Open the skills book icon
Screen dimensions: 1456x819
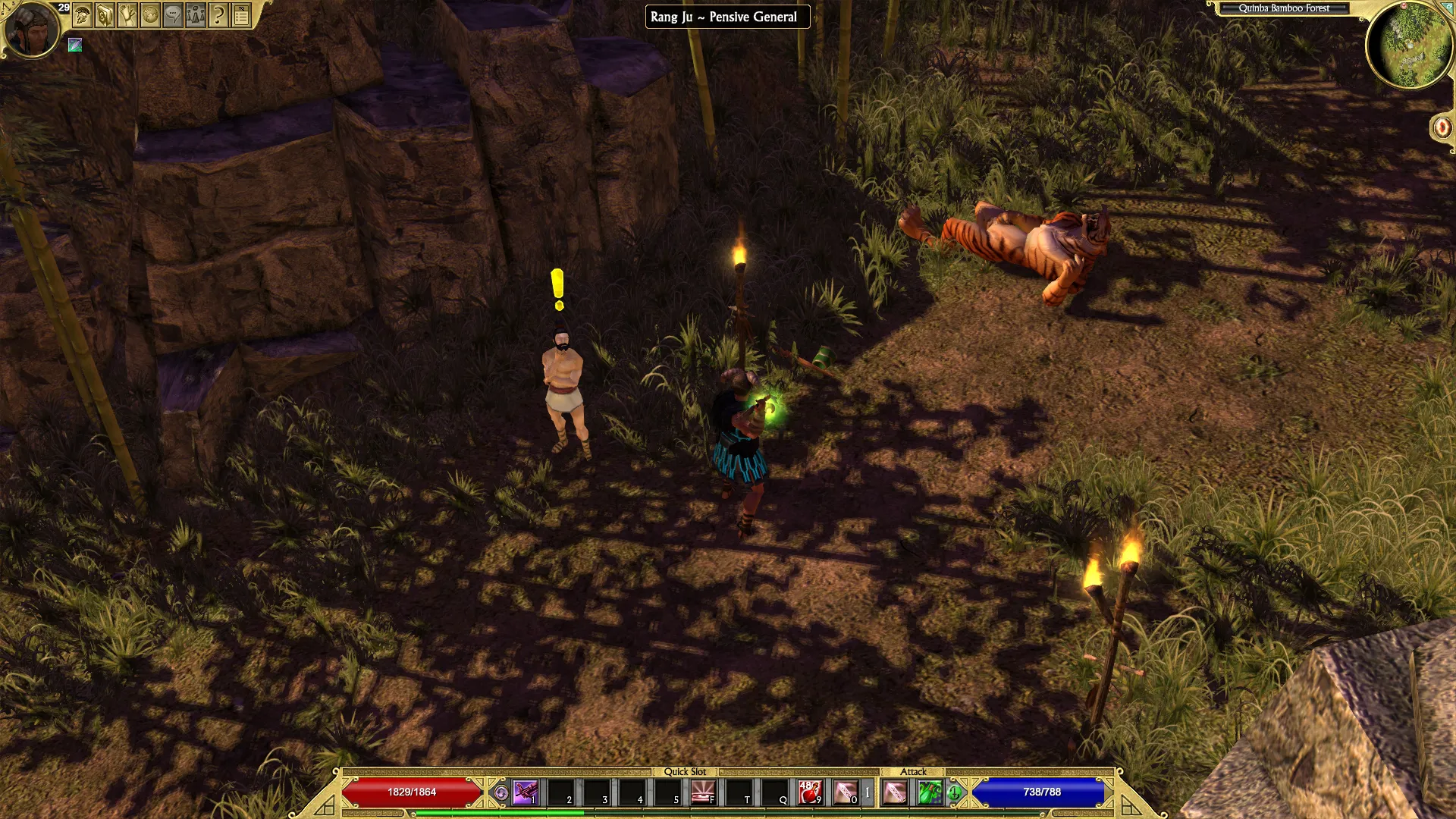(x=105, y=14)
